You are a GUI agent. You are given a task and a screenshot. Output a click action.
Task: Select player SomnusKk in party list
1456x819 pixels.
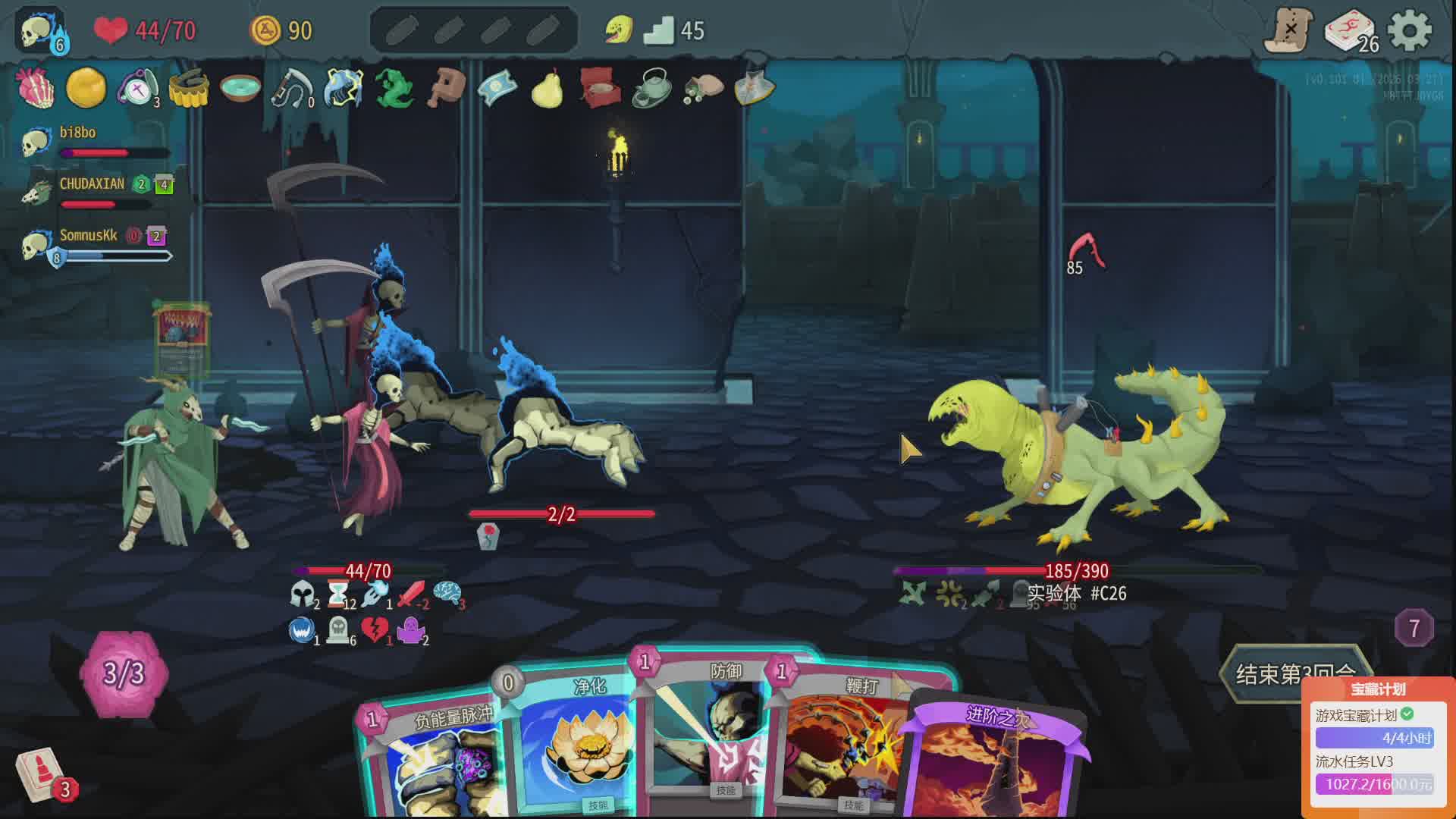tap(88, 236)
